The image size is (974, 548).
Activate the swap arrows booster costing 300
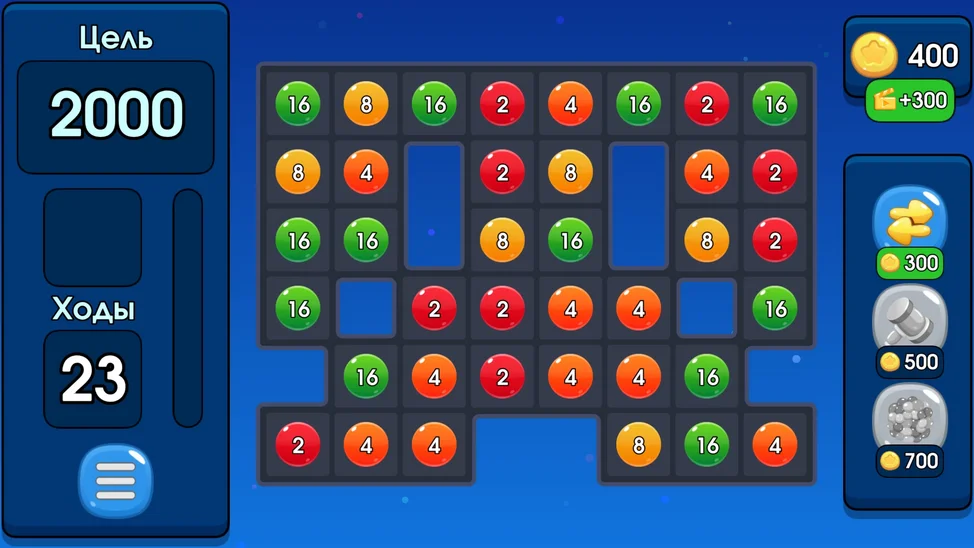(x=909, y=222)
